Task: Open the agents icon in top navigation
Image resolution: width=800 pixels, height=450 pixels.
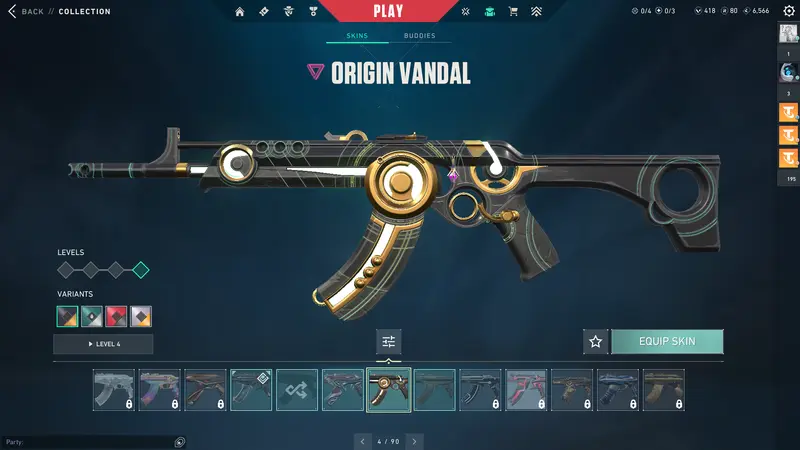Action: pyautogui.click(x=290, y=12)
